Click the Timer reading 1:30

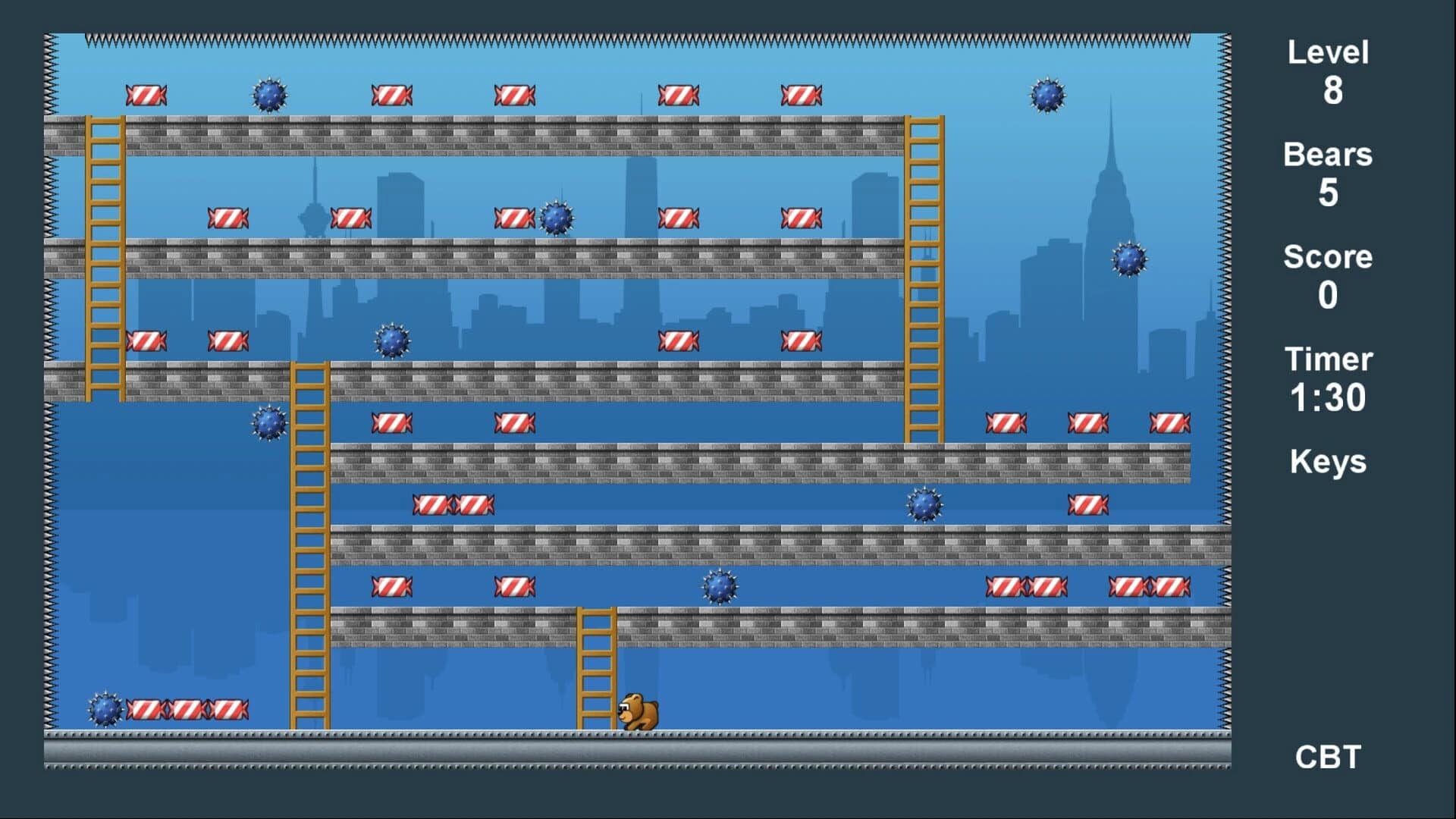1329,379
